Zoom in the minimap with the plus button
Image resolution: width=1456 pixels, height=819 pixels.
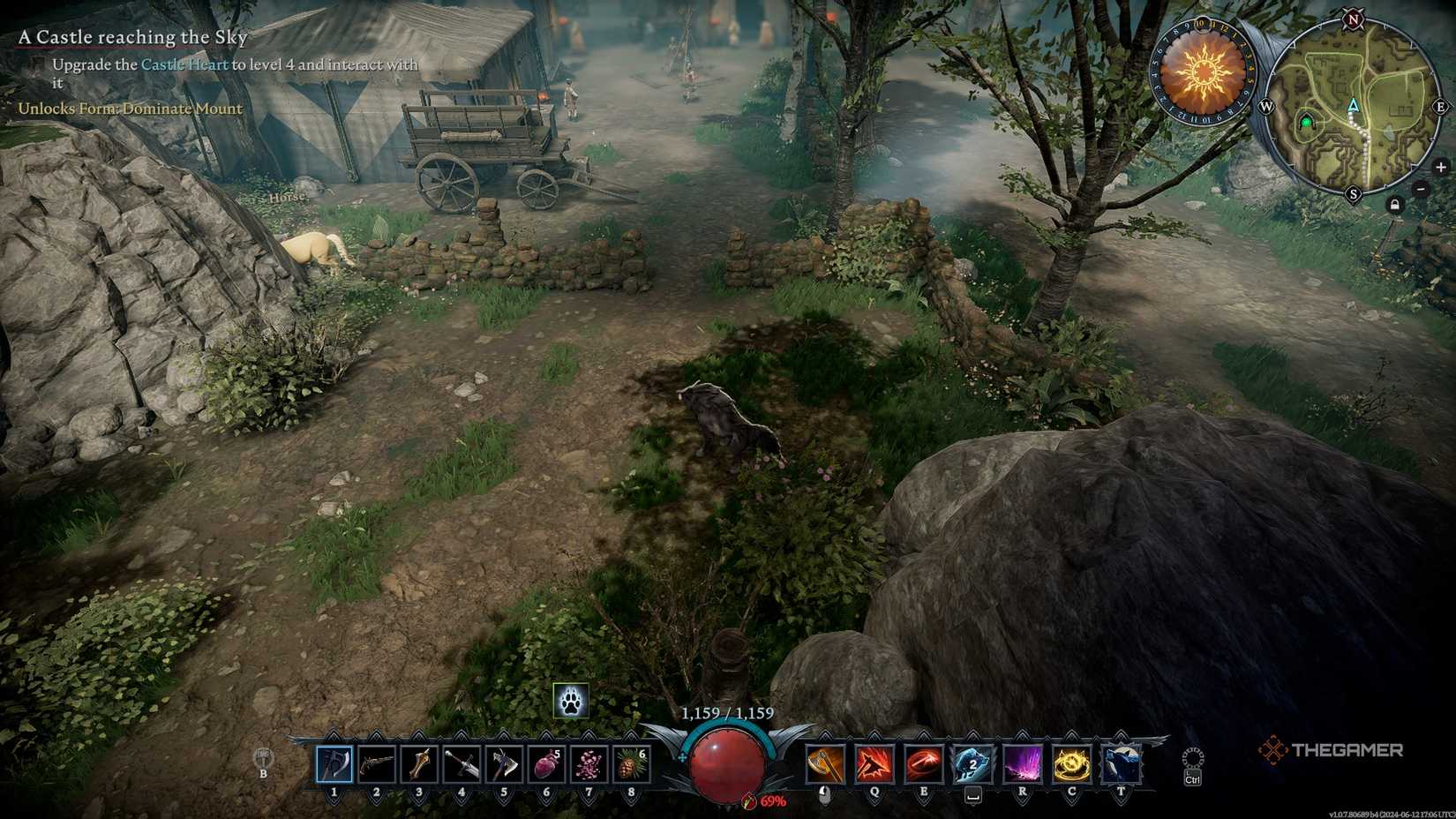click(x=1443, y=165)
